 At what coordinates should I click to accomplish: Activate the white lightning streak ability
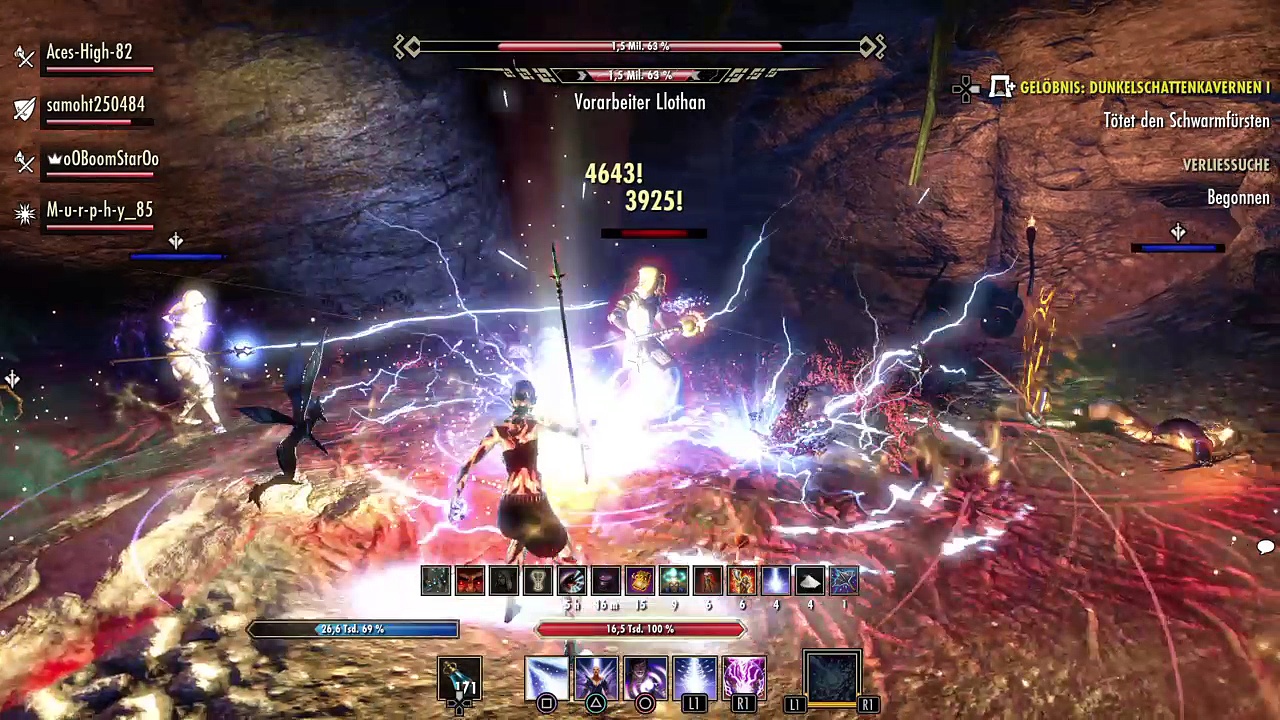coord(547,678)
